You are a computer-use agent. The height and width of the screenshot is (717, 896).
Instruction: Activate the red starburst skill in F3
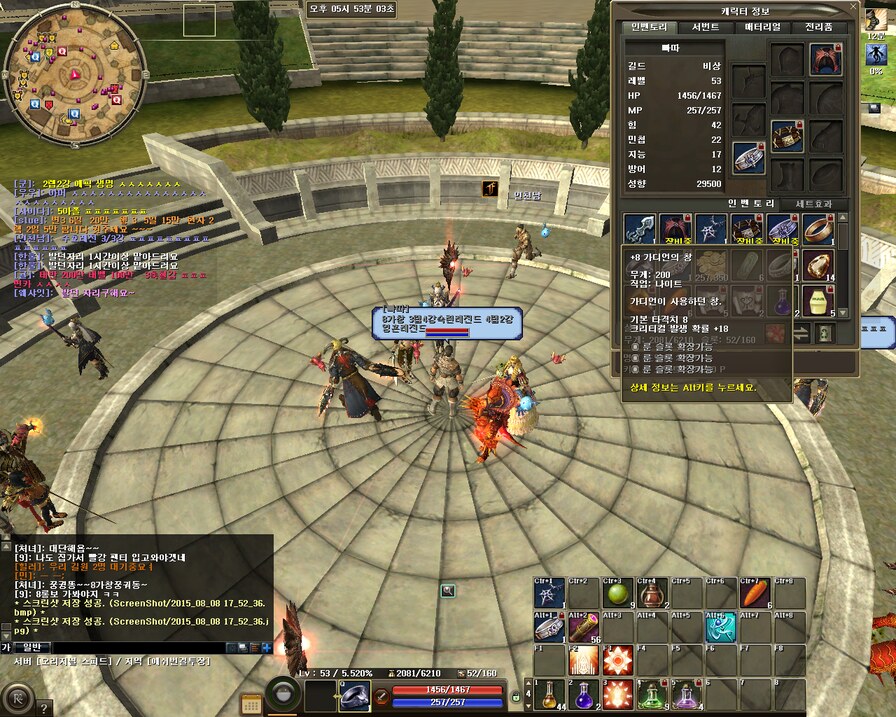[x=617, y=661]
